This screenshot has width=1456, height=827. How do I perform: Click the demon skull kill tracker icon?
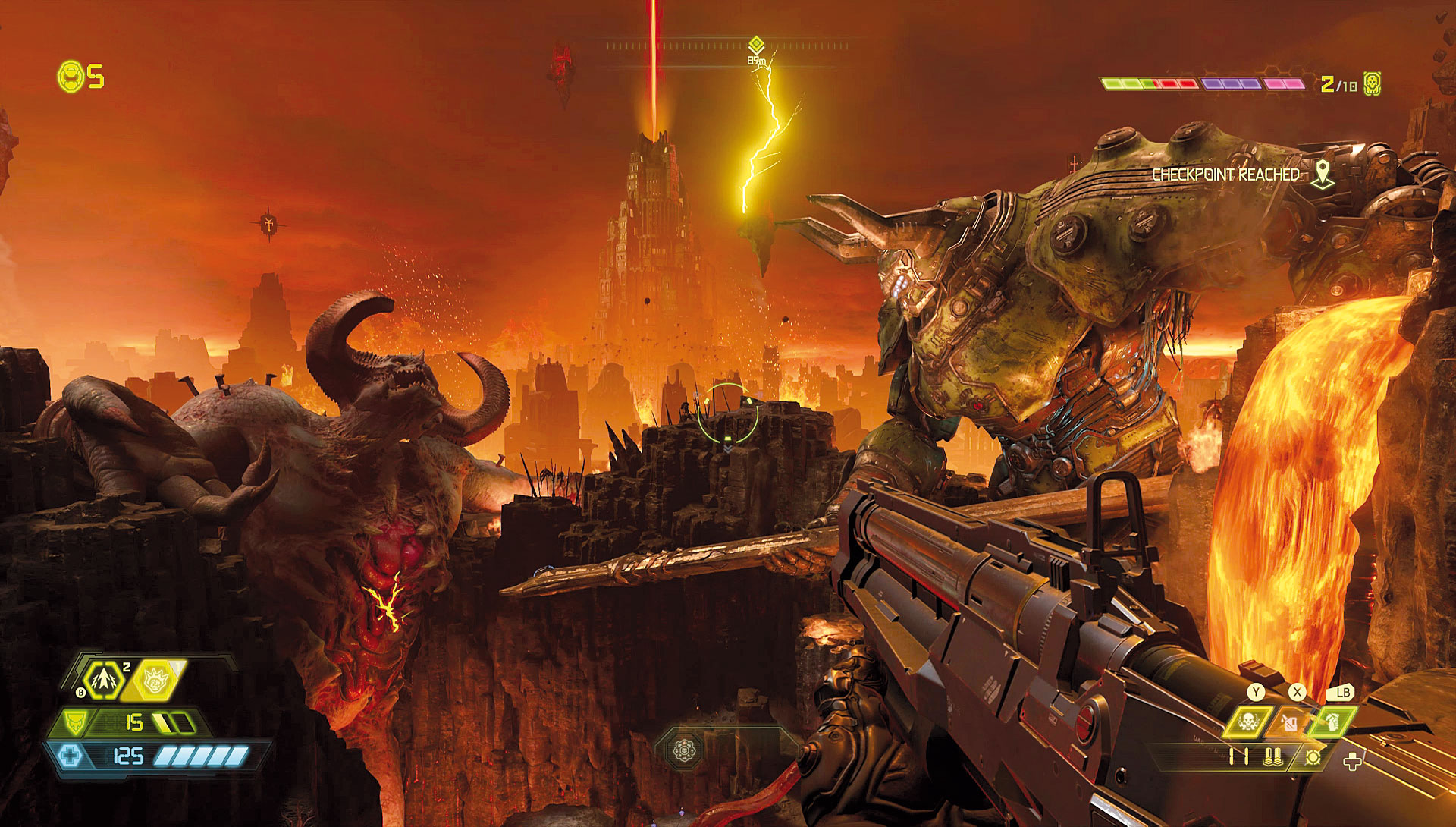point(1371,83)
